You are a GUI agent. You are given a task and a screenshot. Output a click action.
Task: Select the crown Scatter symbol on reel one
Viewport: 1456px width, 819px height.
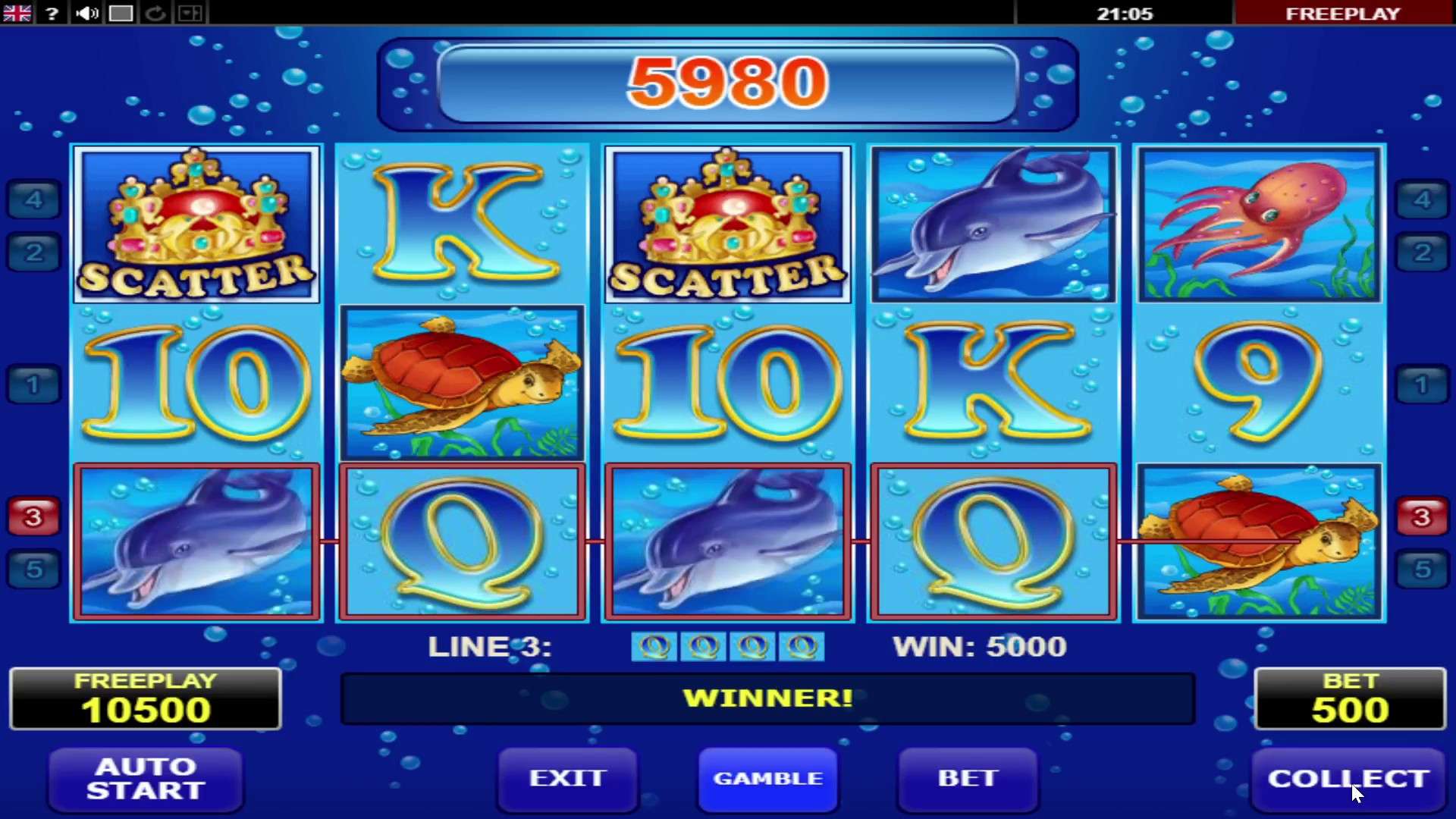coord(196,224)
